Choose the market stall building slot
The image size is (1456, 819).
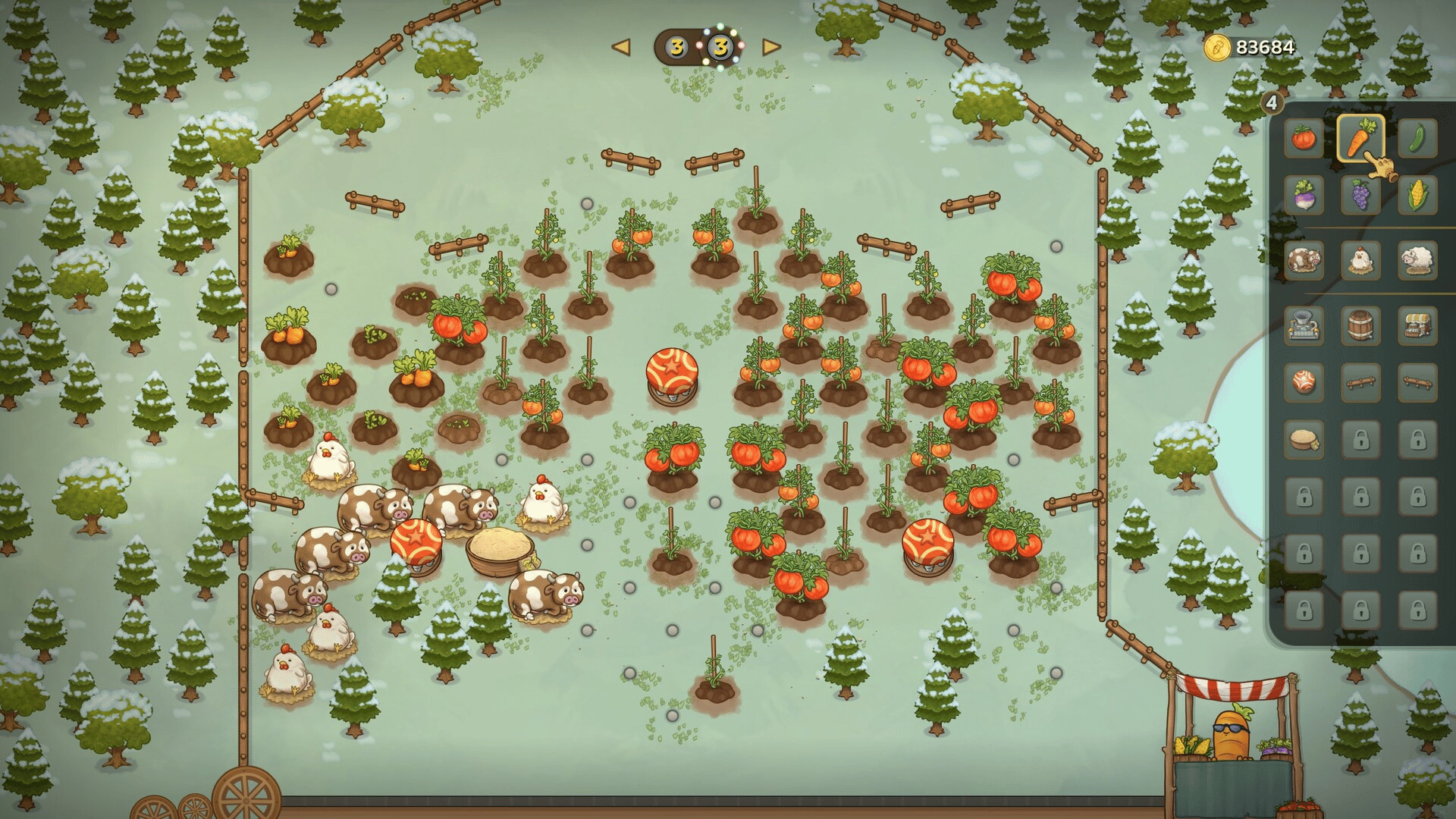pyautogui.click(x=1417, y=326)
